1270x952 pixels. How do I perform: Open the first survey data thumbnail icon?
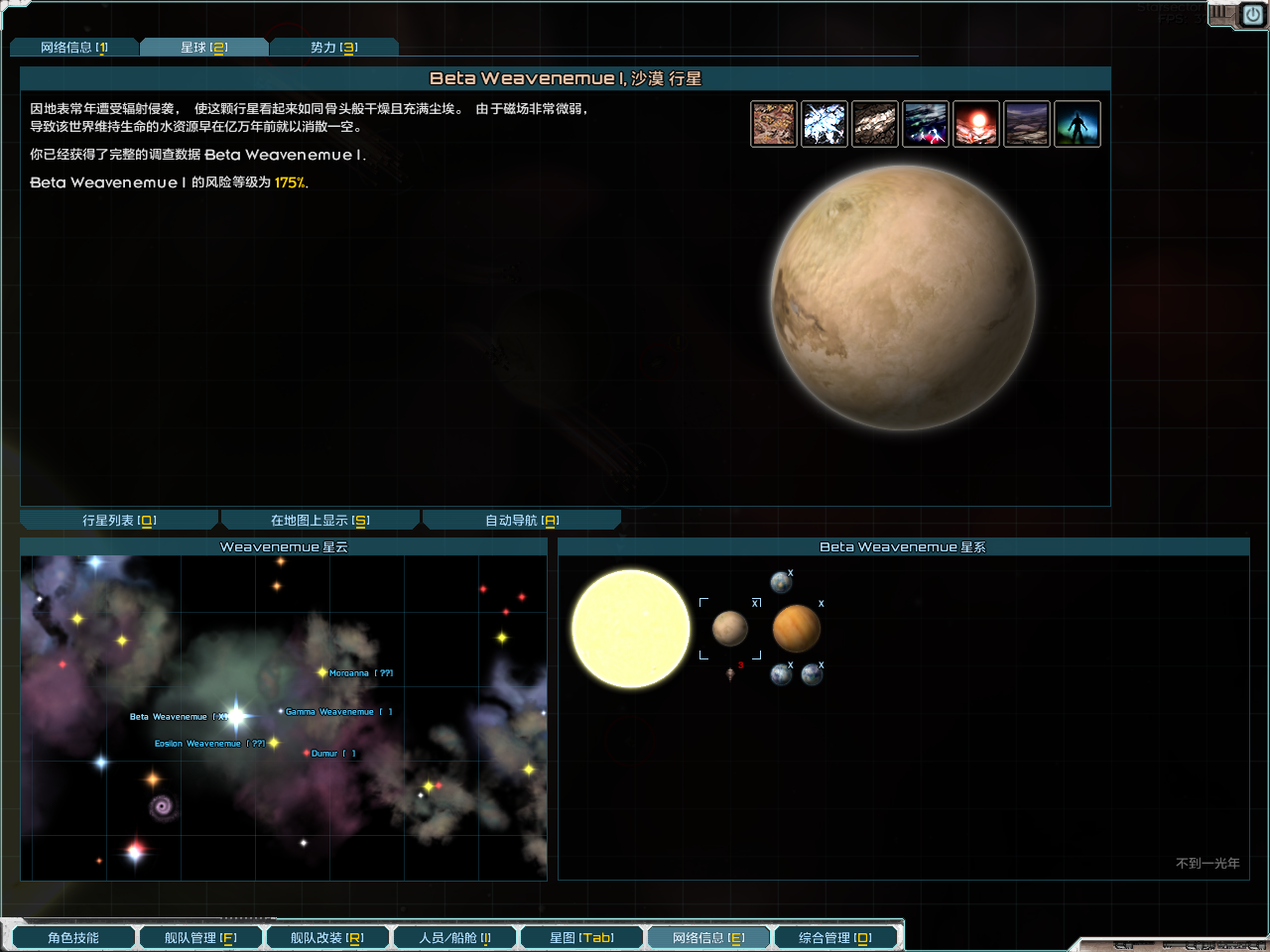[774, 123]
